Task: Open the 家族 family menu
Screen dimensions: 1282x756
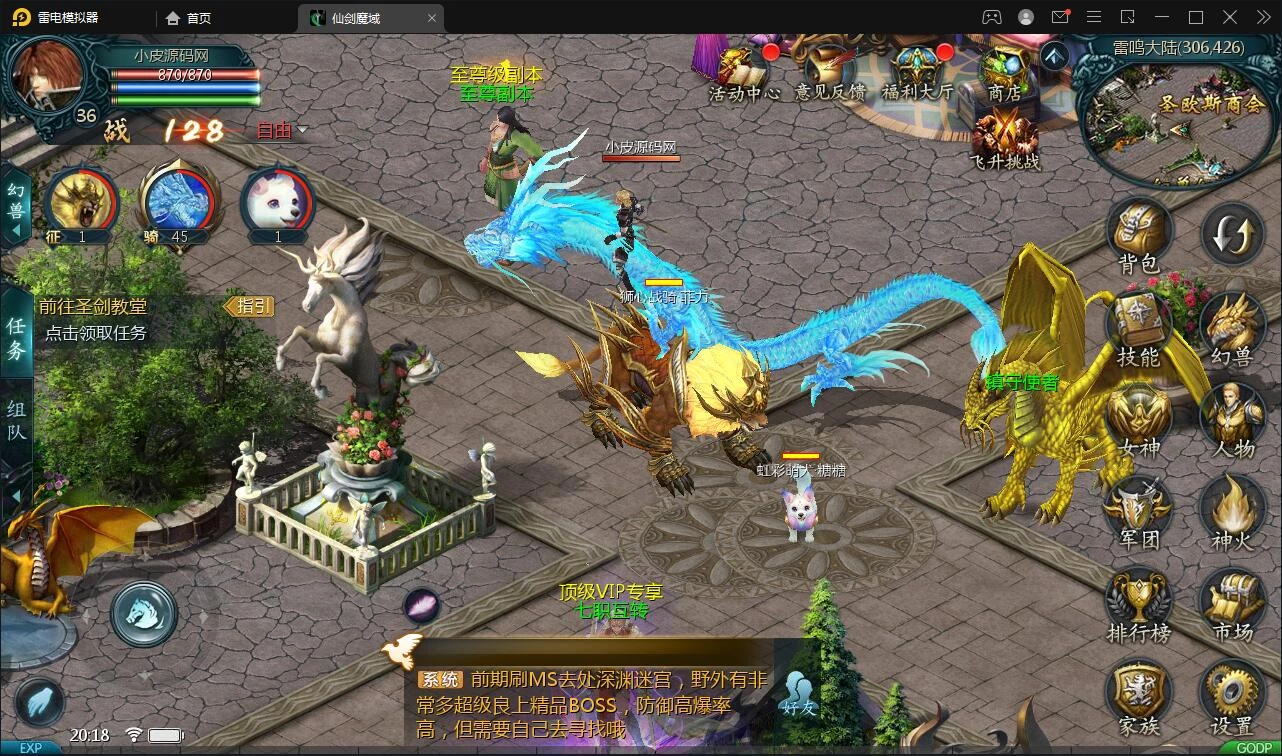Action: click(1138, 696)
